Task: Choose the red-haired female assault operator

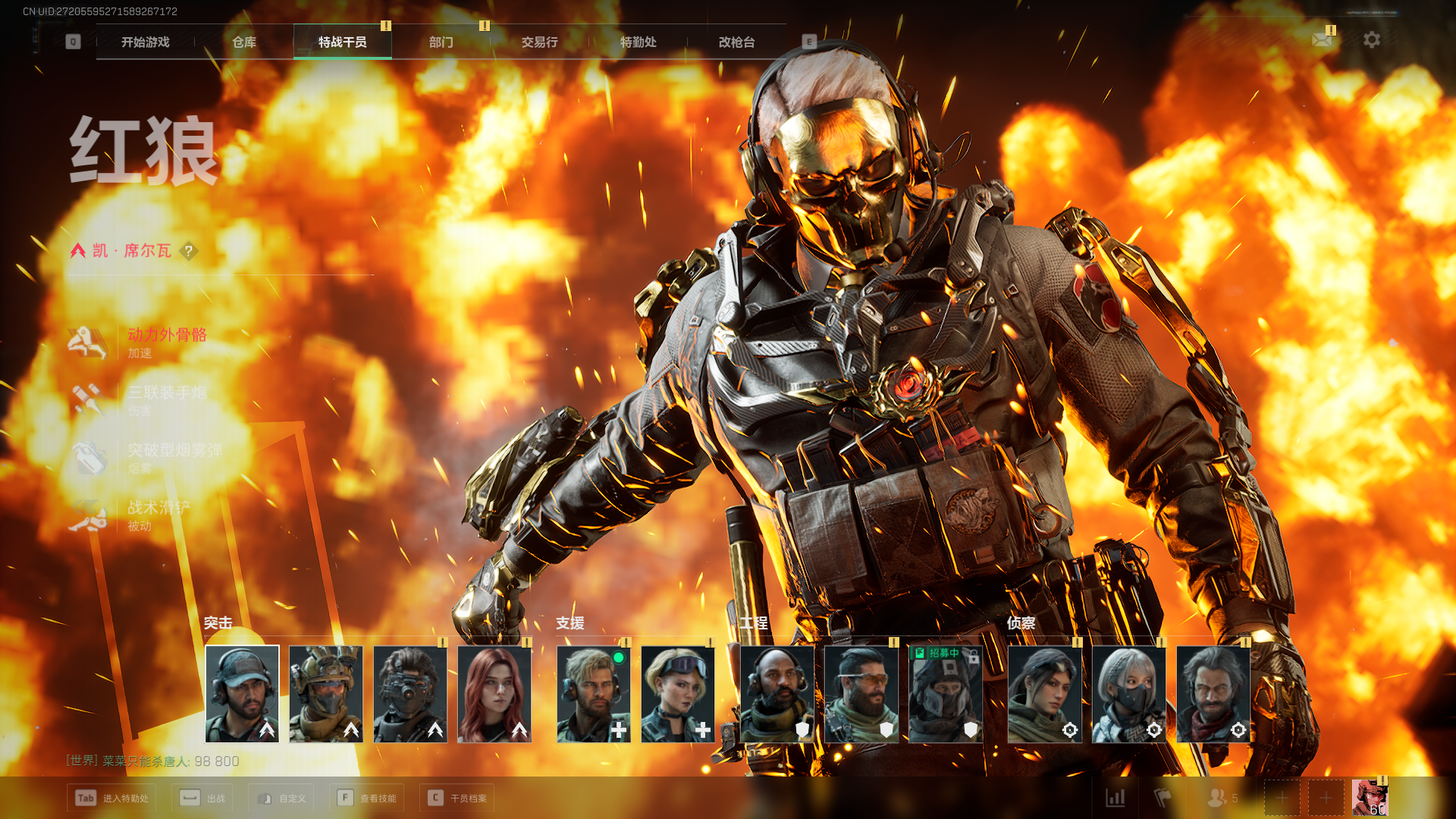Action: pos(494,694)
